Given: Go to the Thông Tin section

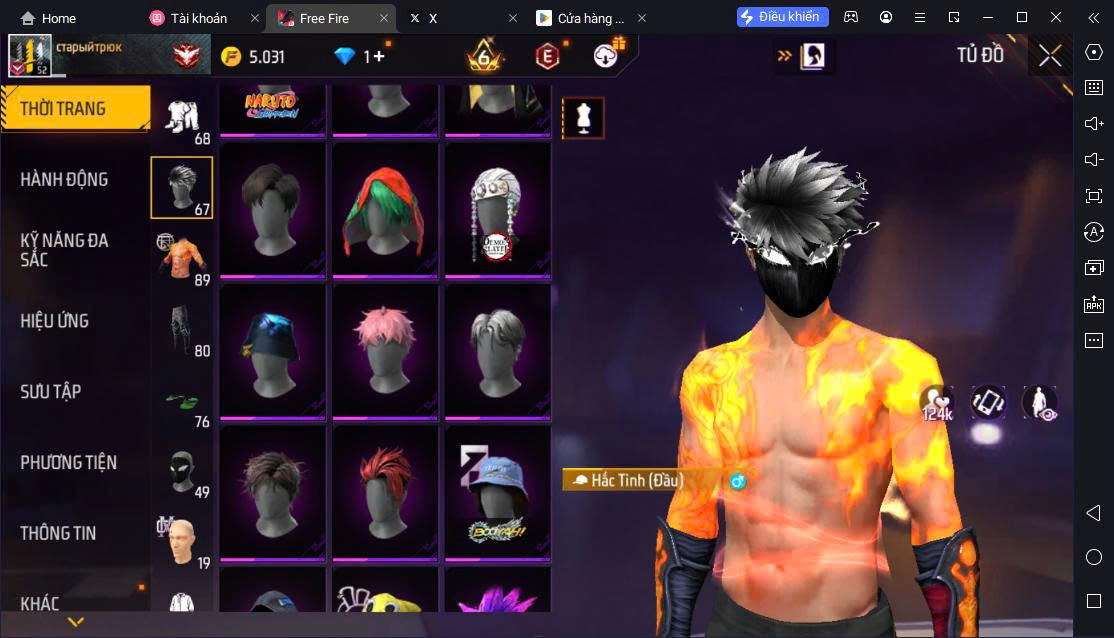Looking at the screenshot, I should pos(58,533).
